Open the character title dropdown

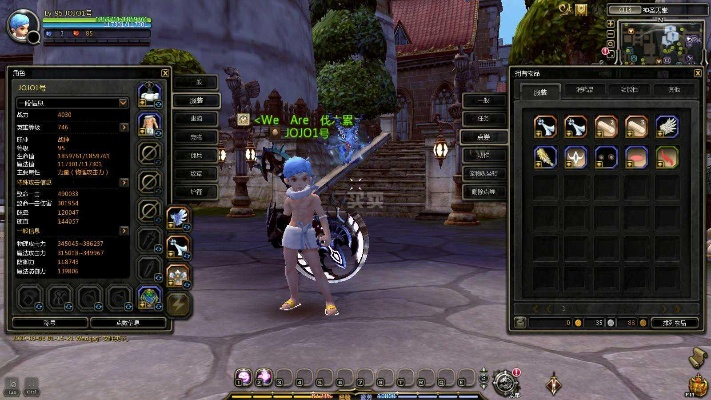tap(123, 102)
